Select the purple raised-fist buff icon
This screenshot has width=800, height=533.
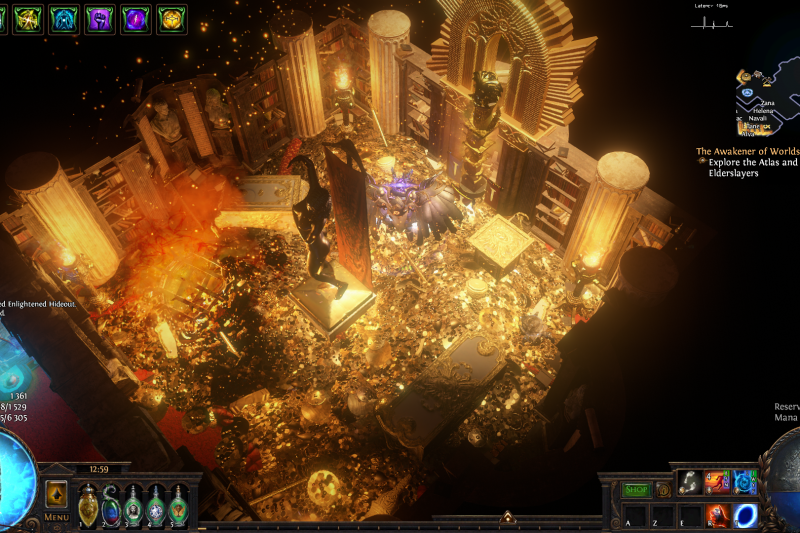[x=100, y=18]
